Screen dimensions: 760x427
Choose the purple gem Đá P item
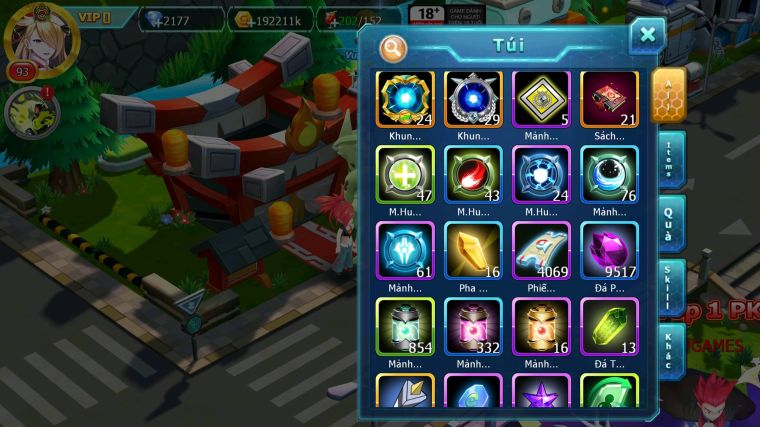point(609,250)
